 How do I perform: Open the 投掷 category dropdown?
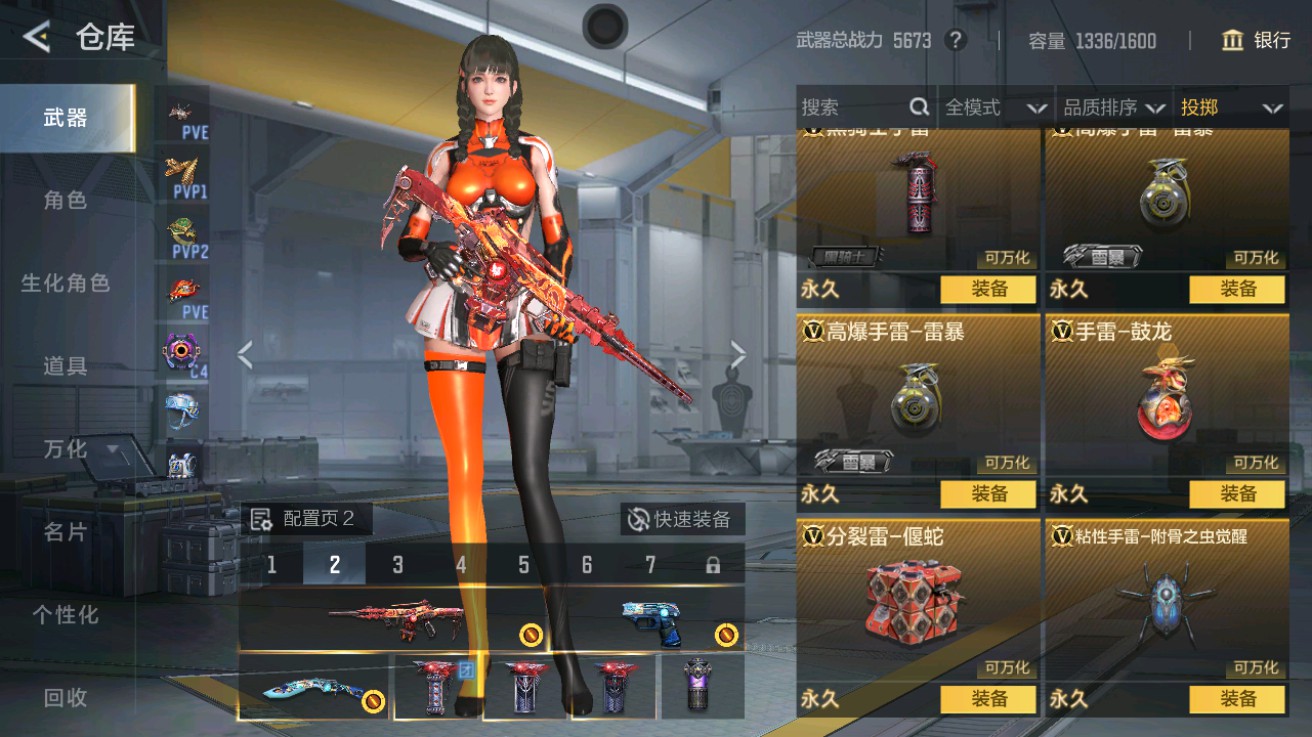click(x=1231, y=107)
